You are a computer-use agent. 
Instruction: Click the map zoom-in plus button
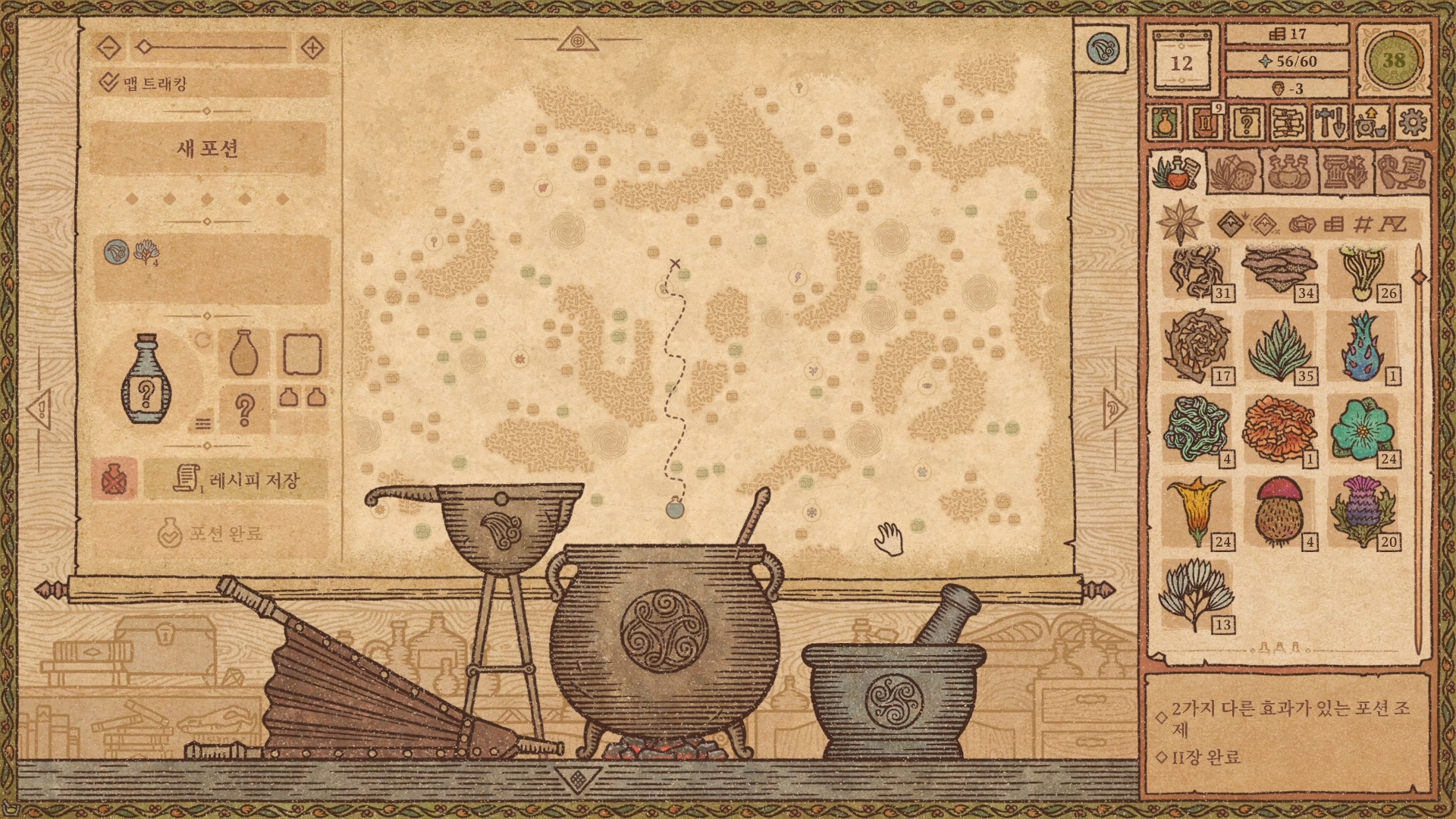(312, 48)
